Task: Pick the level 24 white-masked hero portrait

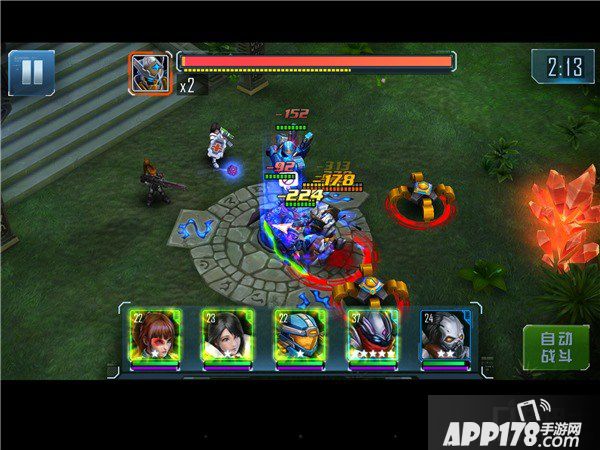Action: click(x=444, y=336)
